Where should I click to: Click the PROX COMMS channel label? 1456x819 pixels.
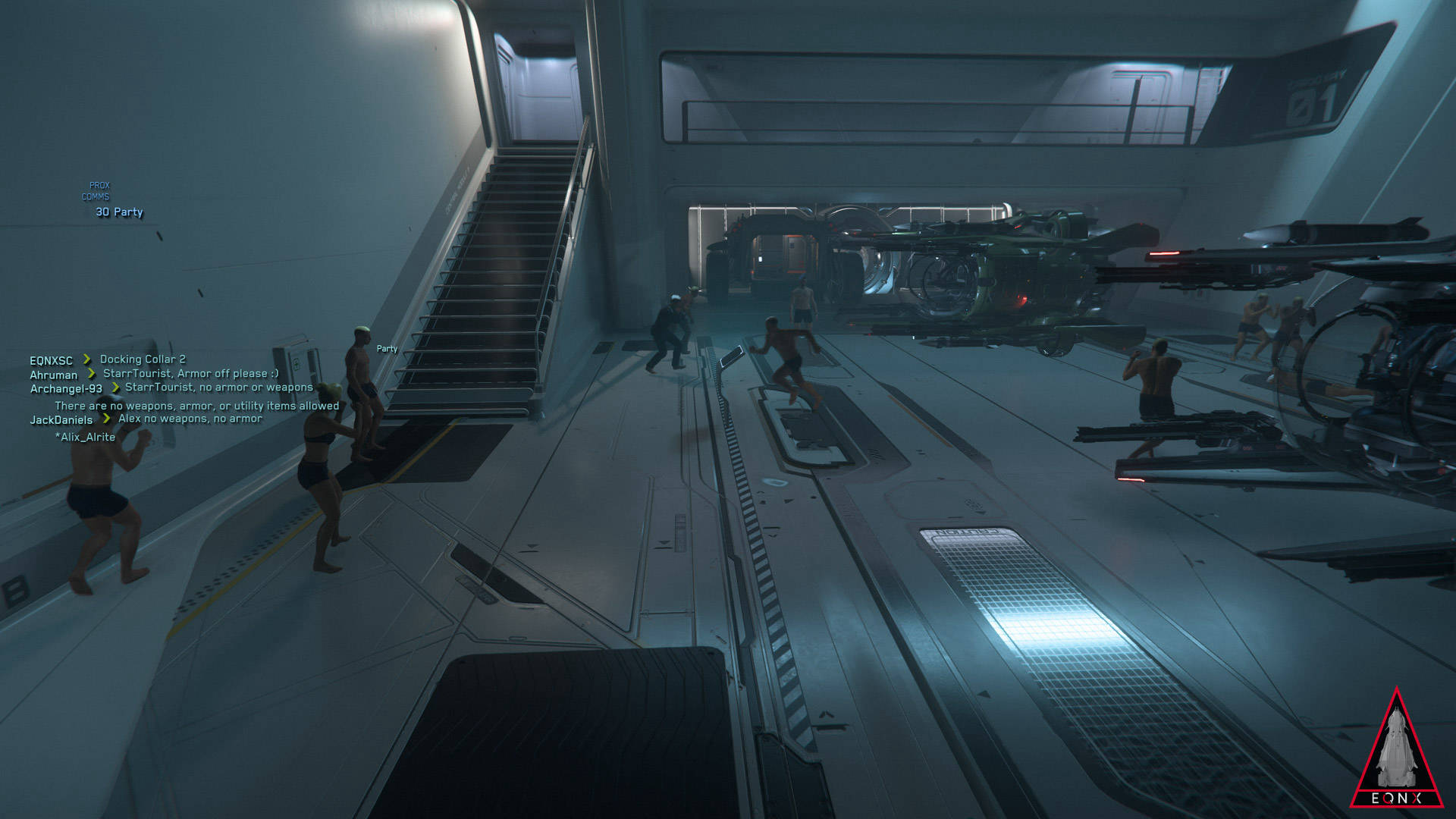tap(97, 191)
